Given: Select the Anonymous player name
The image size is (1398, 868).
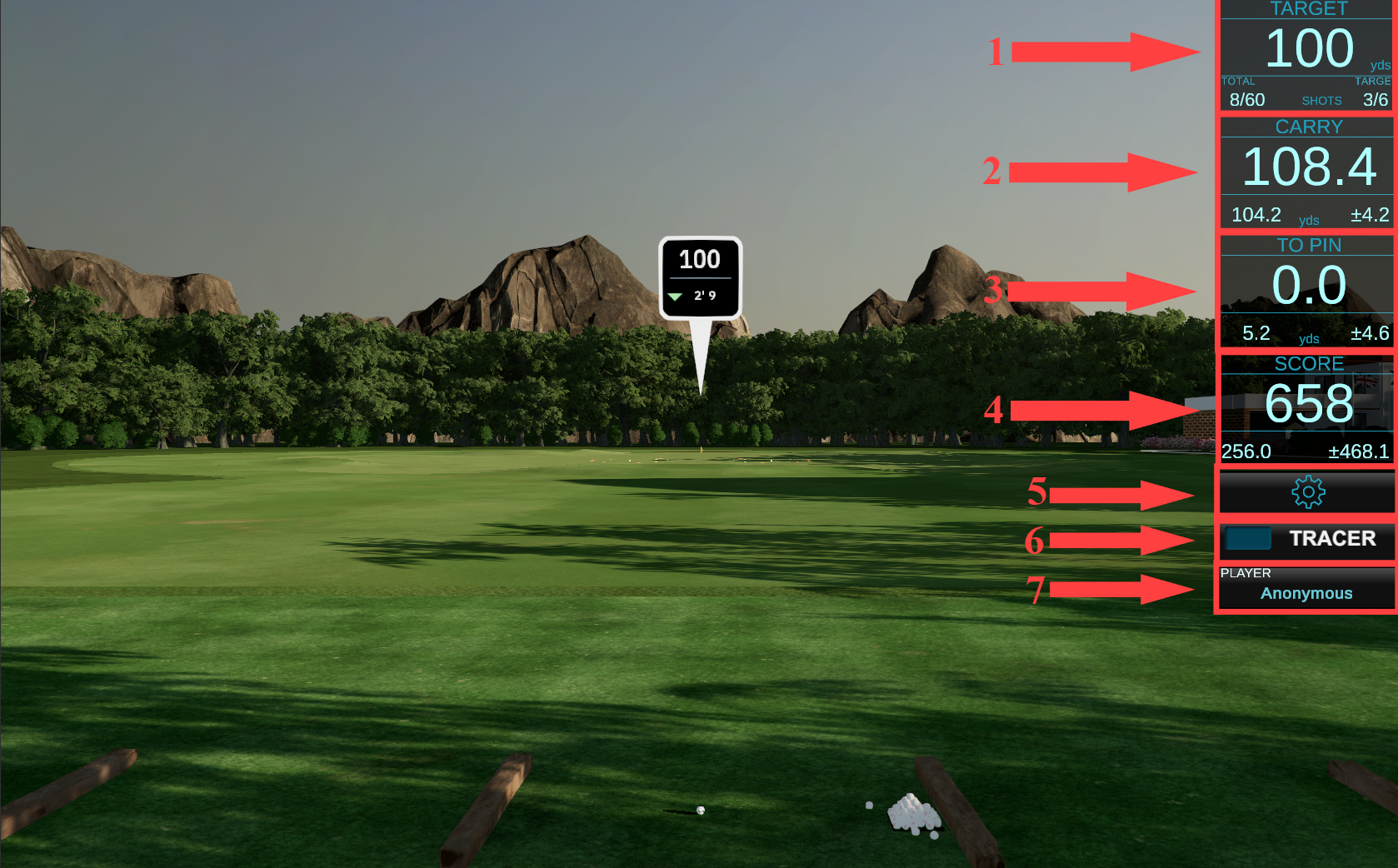Looking at the screenshot, I should 1306,593.
